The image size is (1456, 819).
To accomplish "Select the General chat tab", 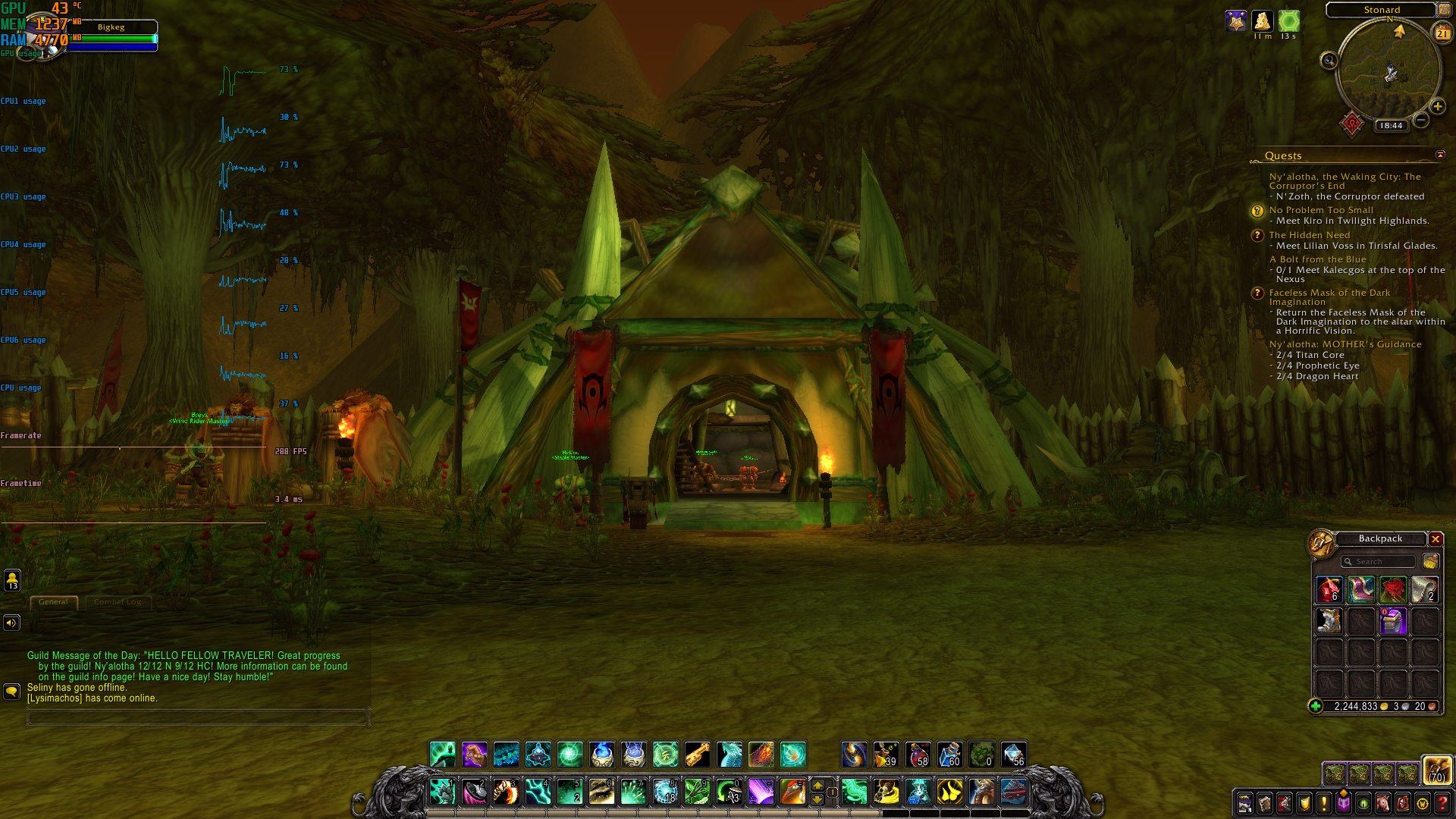I will [x=53, y=602].
